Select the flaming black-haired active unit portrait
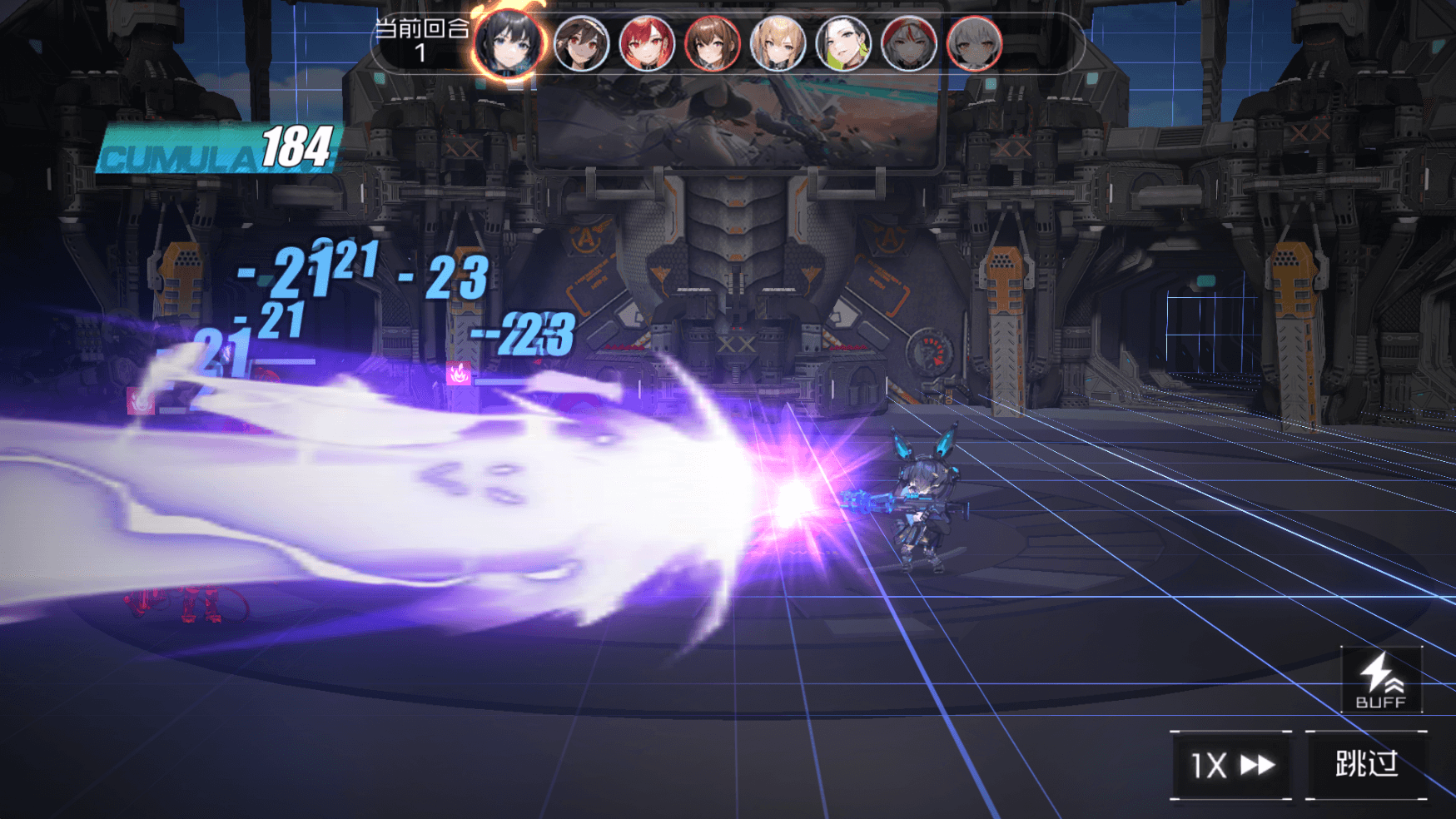This screenshot has height=819, width=1456. pyautogui.click(x=509, y=43)
